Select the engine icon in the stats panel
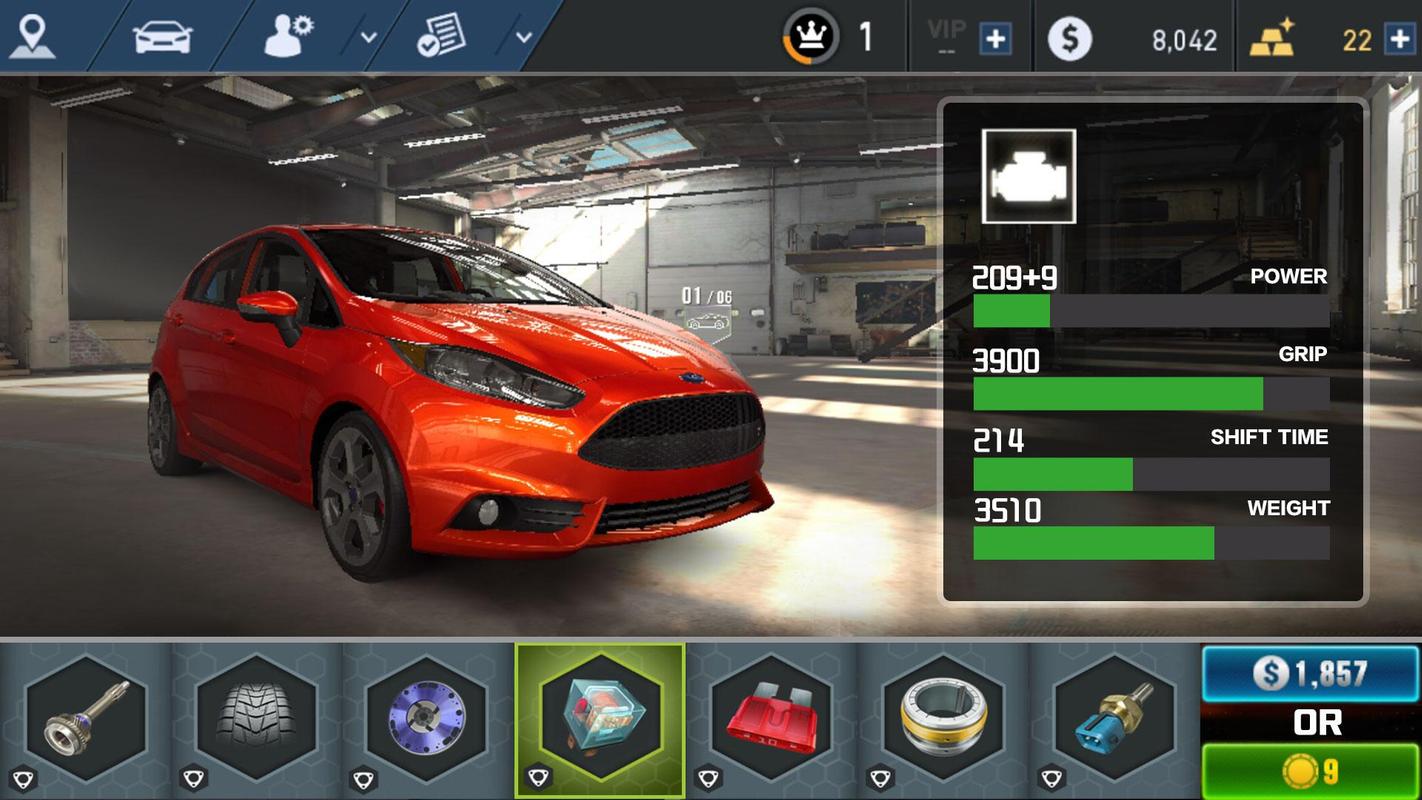 (x=1029, y=176)
